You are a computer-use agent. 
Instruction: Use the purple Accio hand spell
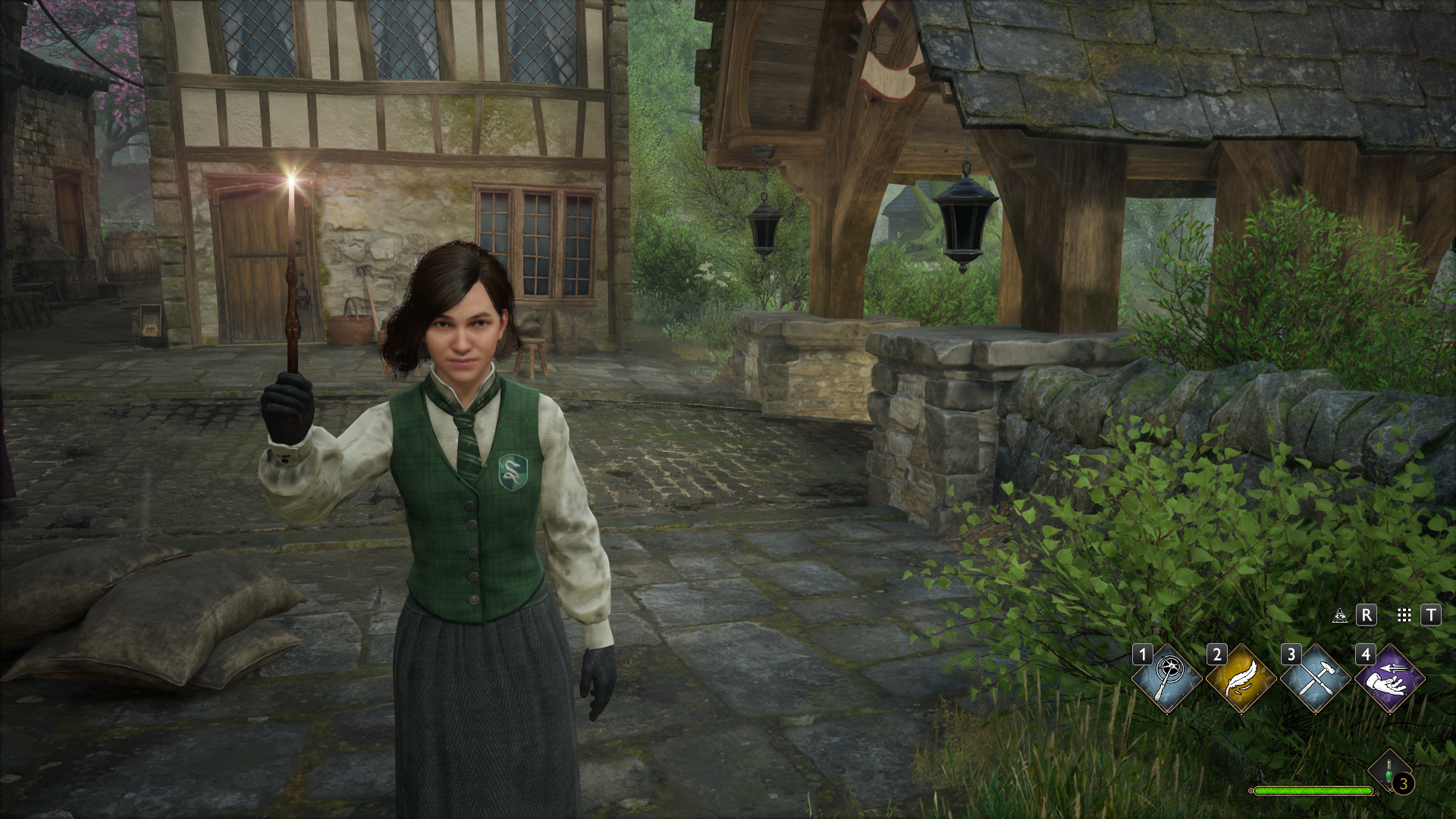click(x=1389, y=677)
